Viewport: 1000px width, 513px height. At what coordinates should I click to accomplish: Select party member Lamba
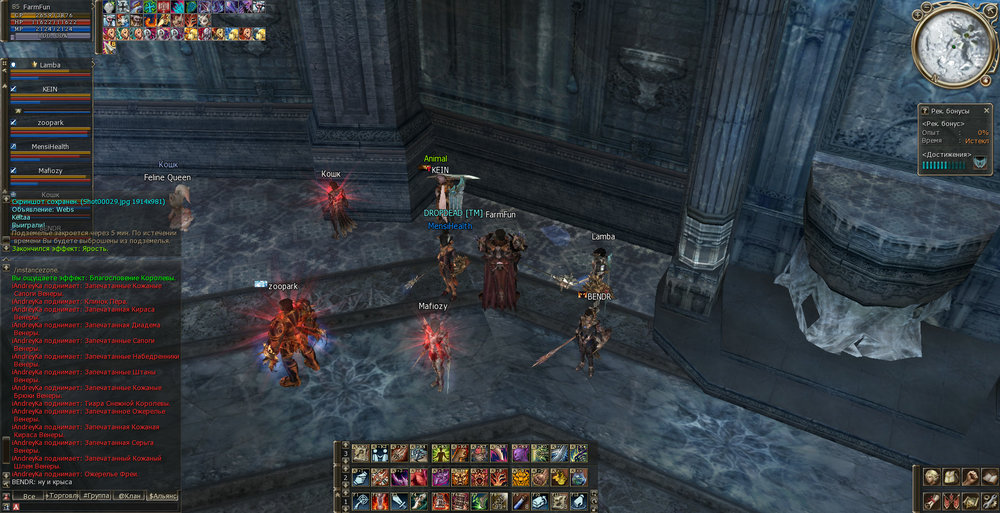[50, 65]
